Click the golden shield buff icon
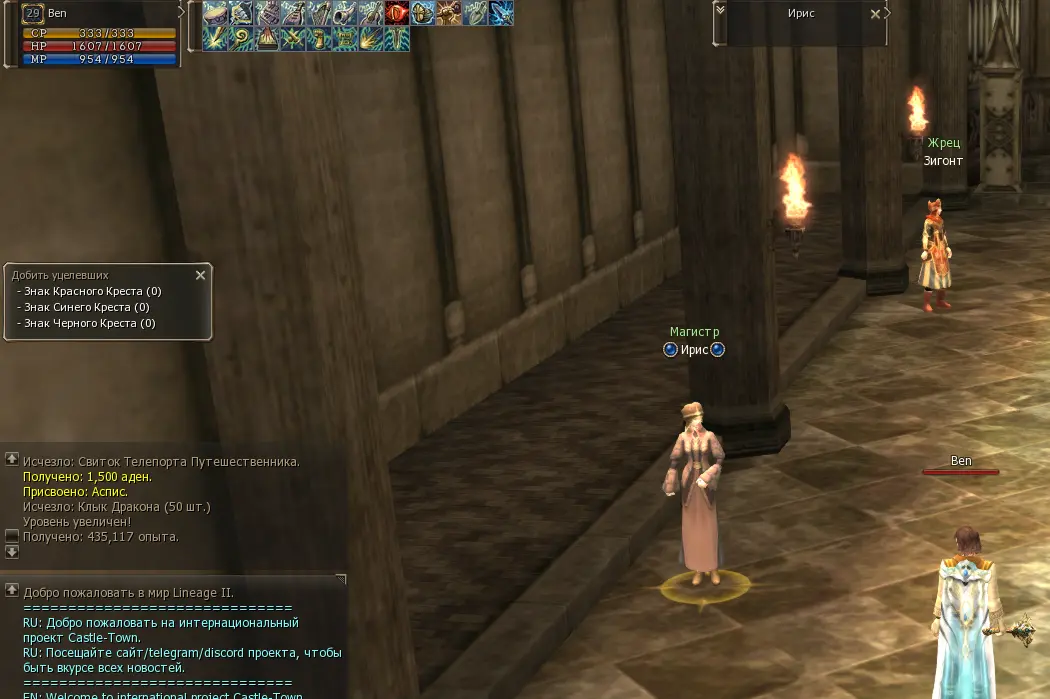 click(x=423, y=13)
